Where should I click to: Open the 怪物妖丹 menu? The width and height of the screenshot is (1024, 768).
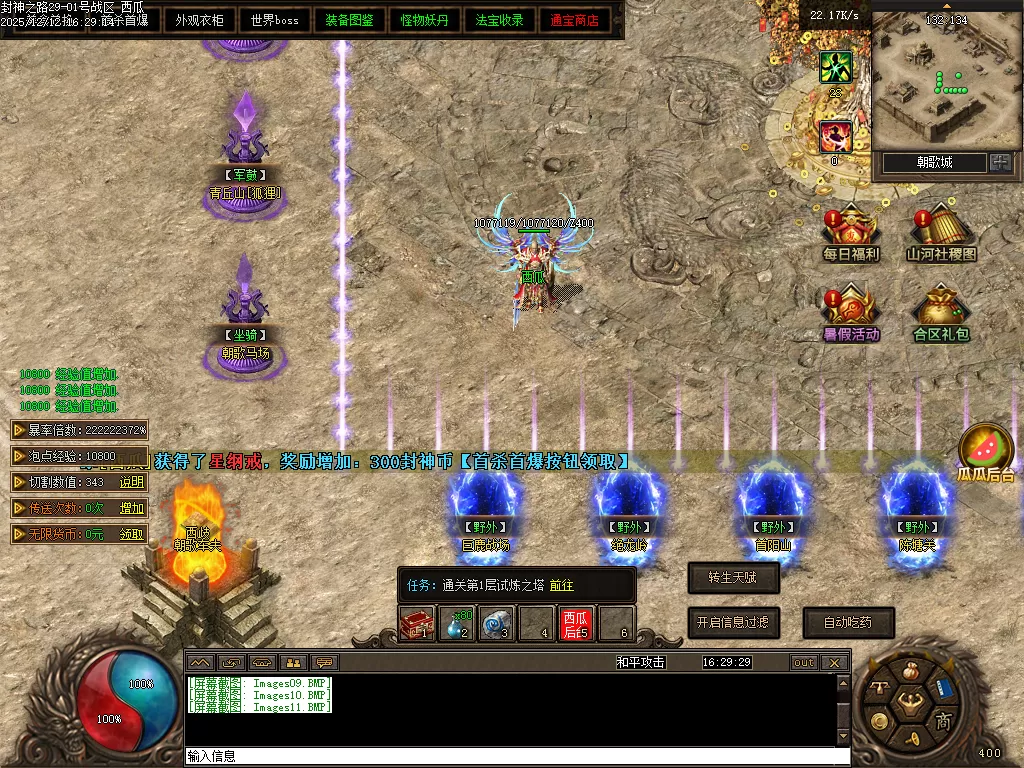click(424, 20)
